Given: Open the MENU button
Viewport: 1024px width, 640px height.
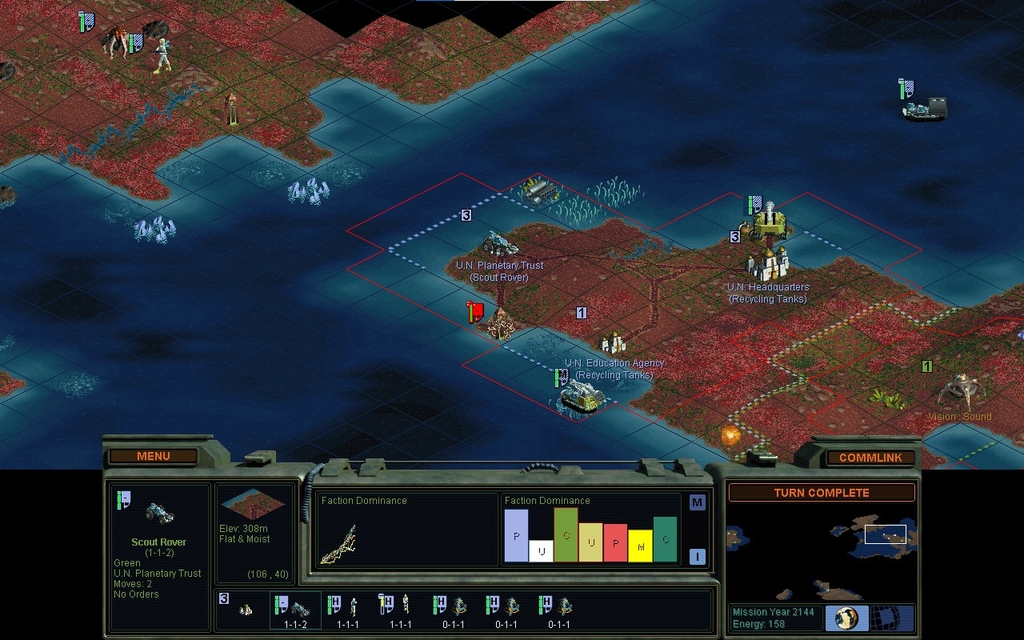Looking at the screenshot, I should tap(153, 457).
